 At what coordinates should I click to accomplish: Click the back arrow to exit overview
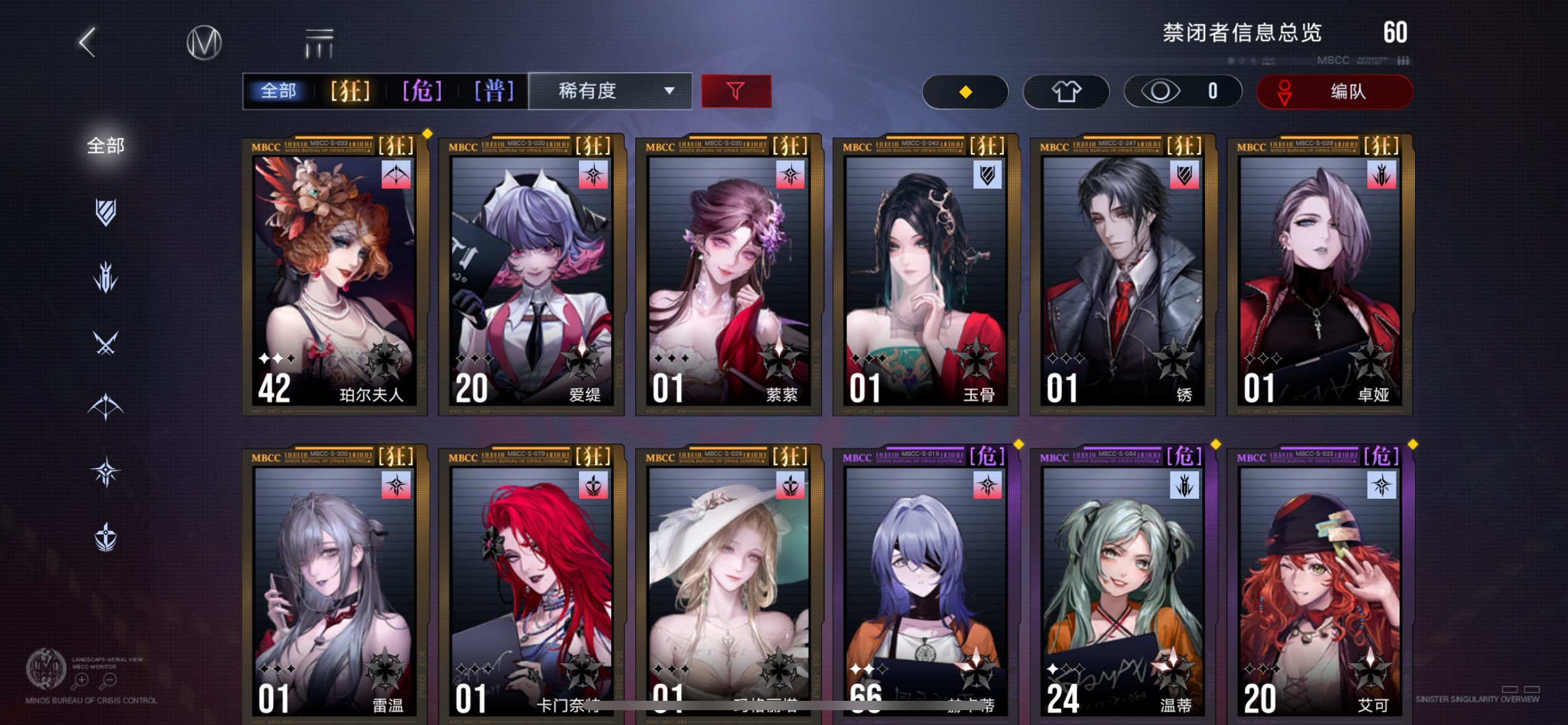pos(87,43)
